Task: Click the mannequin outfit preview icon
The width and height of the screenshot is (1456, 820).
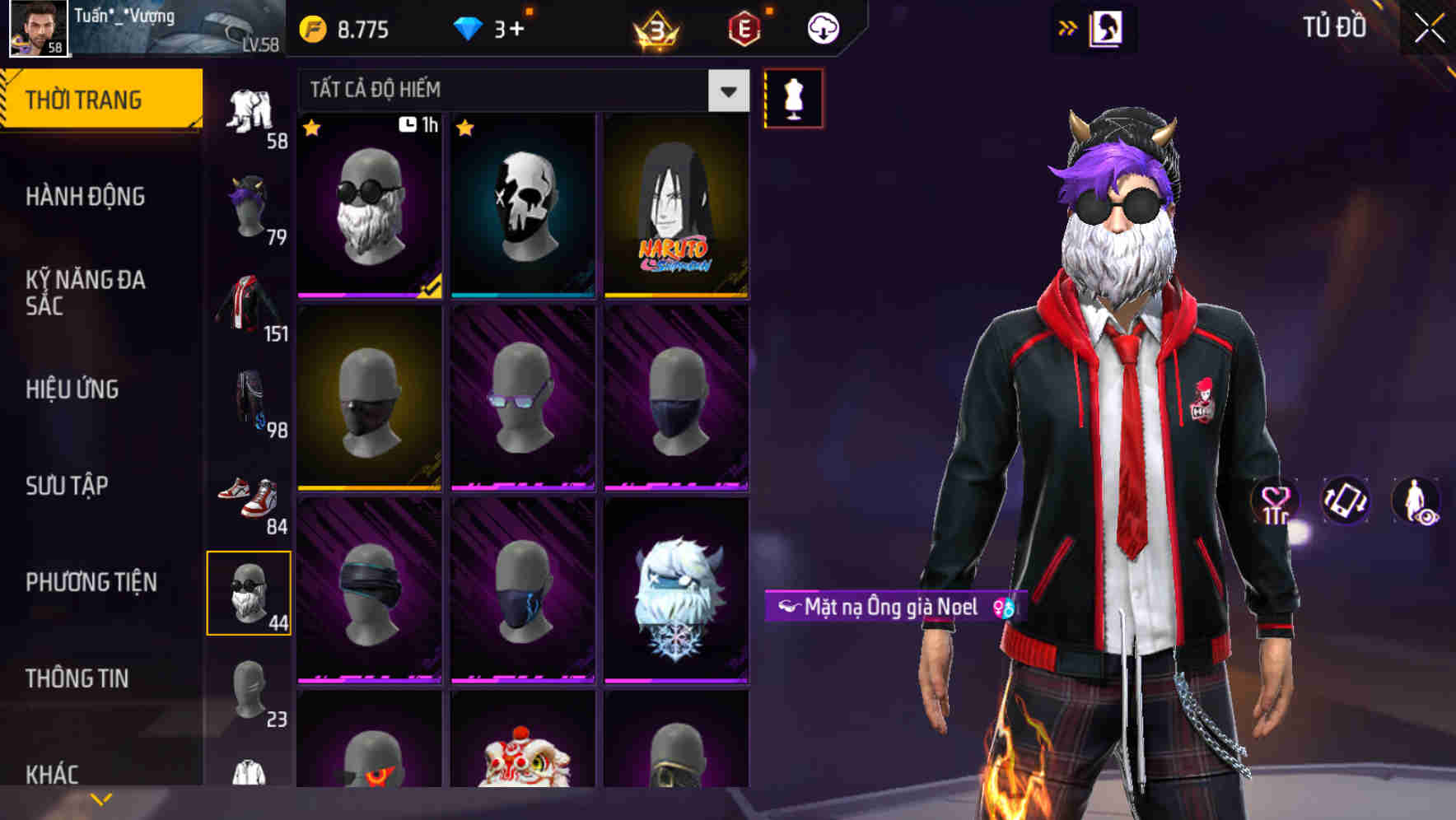Action: pos(793,98)
